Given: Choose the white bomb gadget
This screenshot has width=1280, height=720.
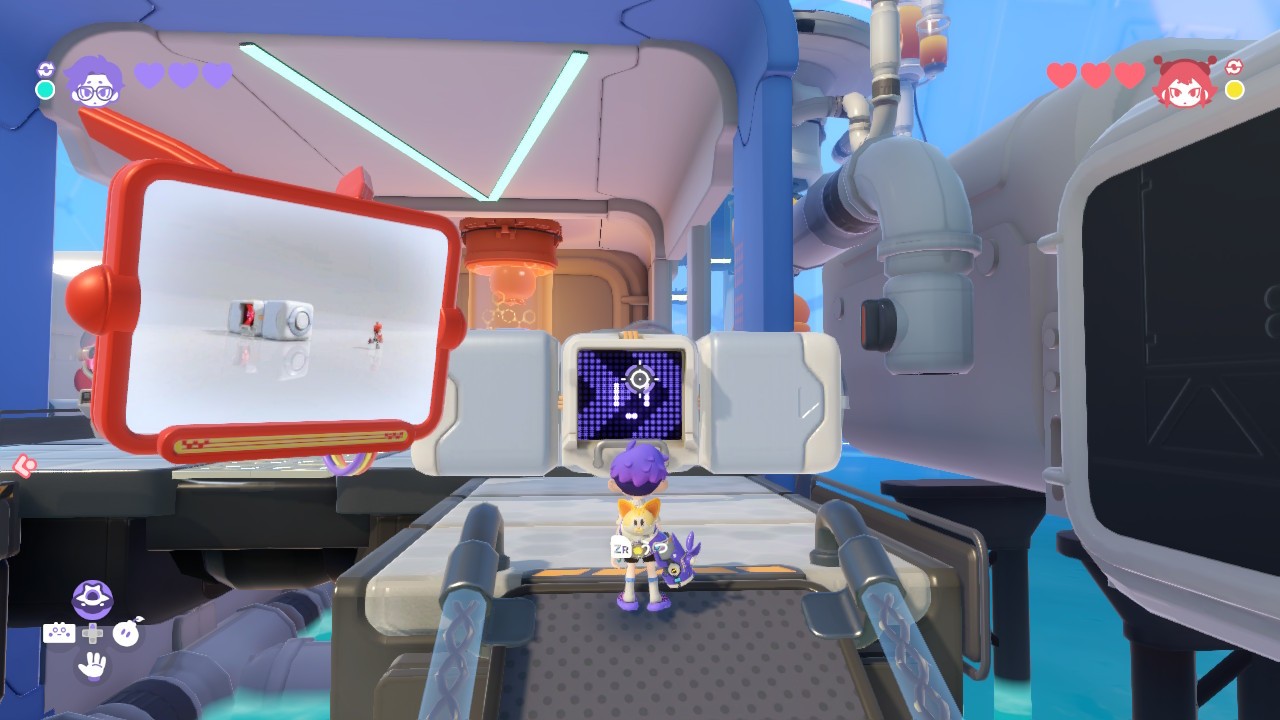Looking at the screenshot, I should pyautogui.click(x=127, y=633).
